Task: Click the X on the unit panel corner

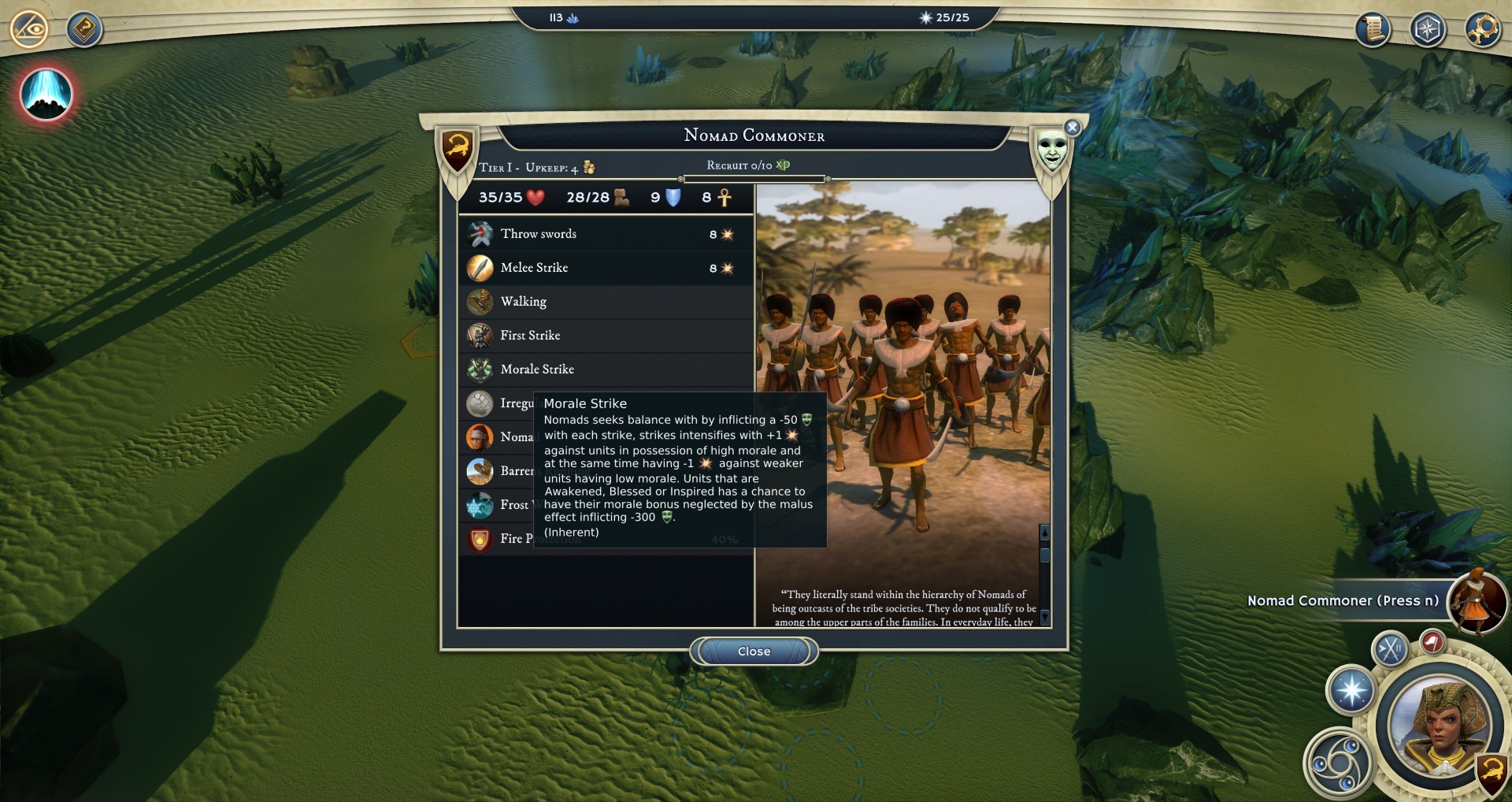Action: (1072, 128)
